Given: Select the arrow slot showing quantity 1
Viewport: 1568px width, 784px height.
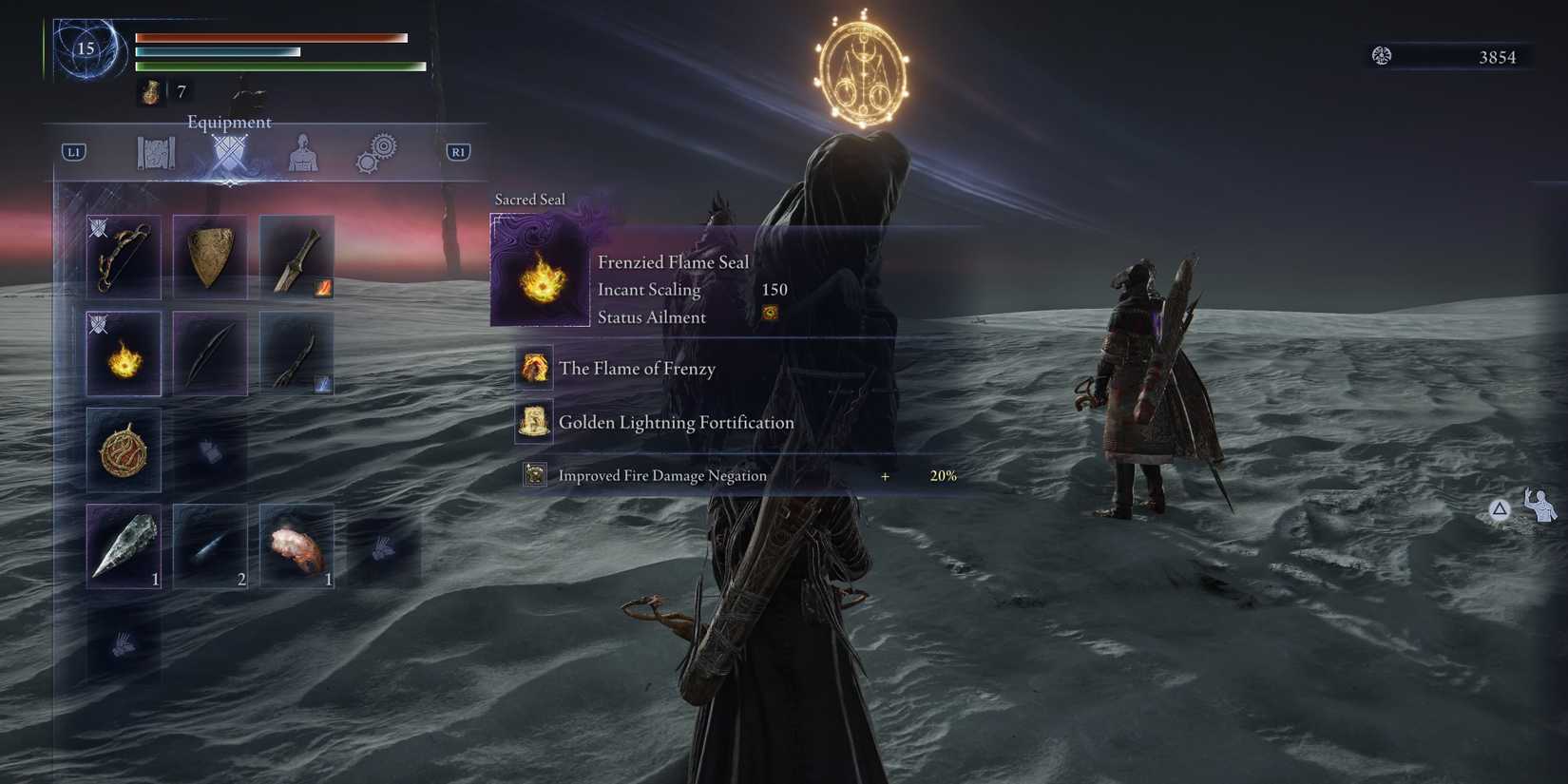Looking at the screenshot, I should (124, 546).
